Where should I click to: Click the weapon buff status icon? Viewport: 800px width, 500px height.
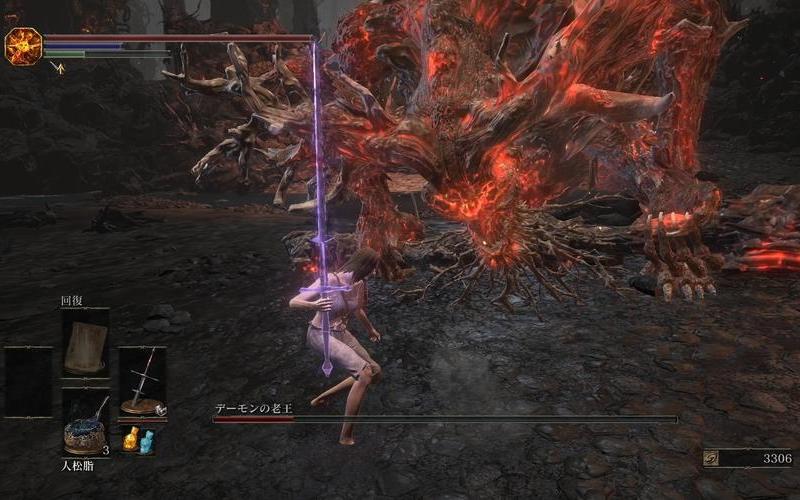coord(58,68)
